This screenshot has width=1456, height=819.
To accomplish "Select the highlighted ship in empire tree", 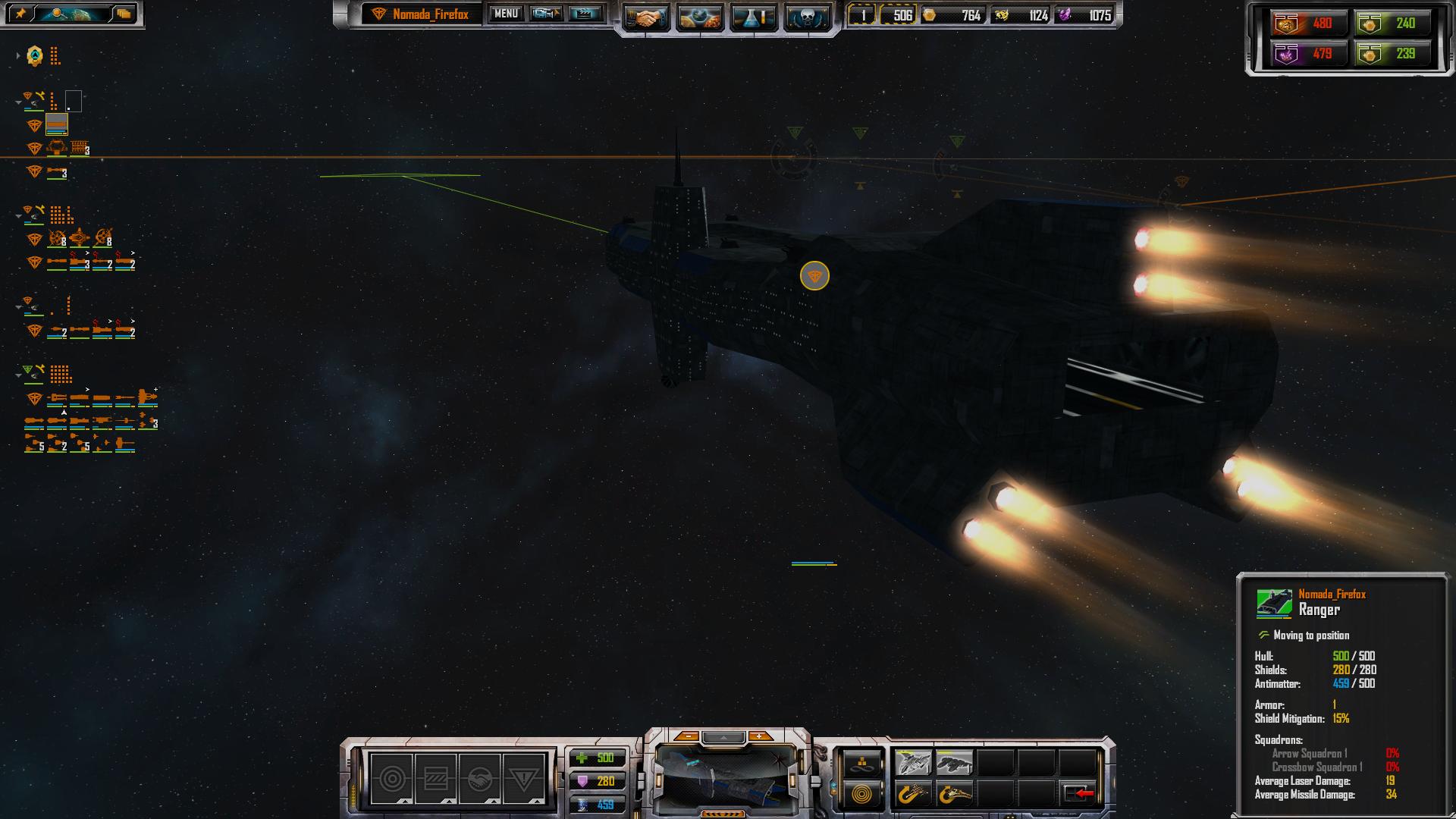I will click(x=57, y=124).
